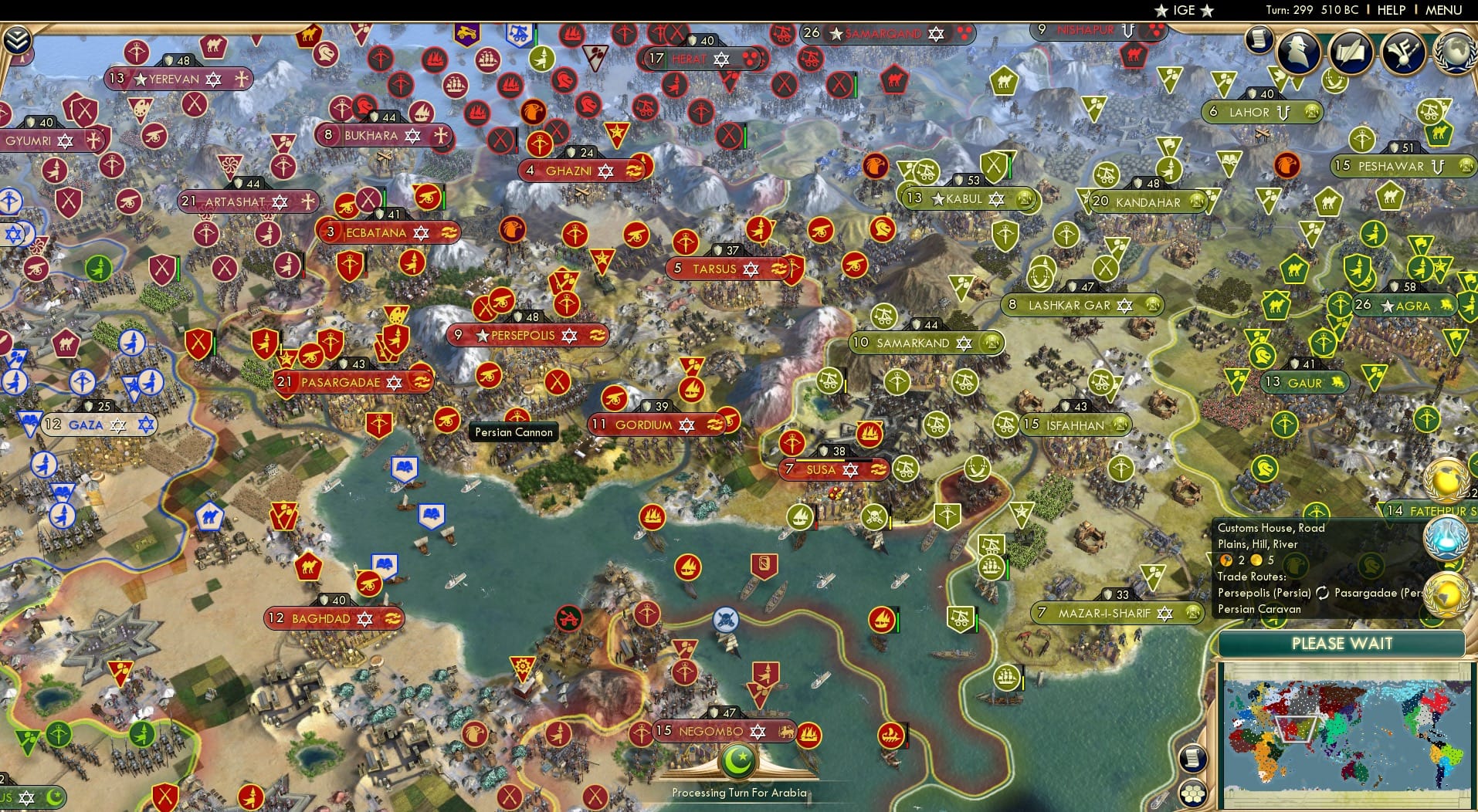Open the MENU item in the top bar
Image resolution: width=1478 pixels, height=812 pixels.
pyautogui.click(x=1442, y=11)
